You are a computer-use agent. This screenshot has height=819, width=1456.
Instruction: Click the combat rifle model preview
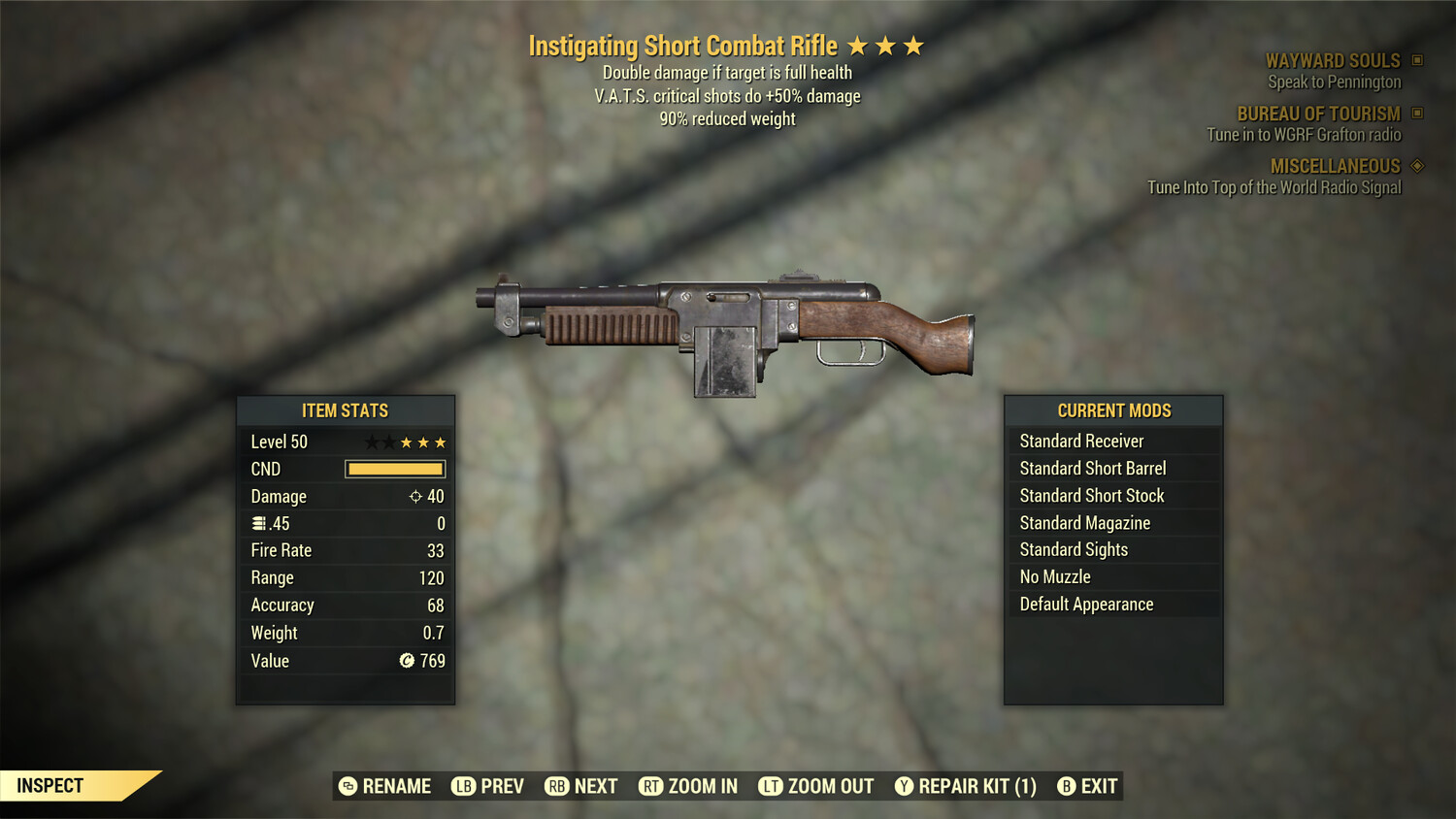tap(728, 330)
